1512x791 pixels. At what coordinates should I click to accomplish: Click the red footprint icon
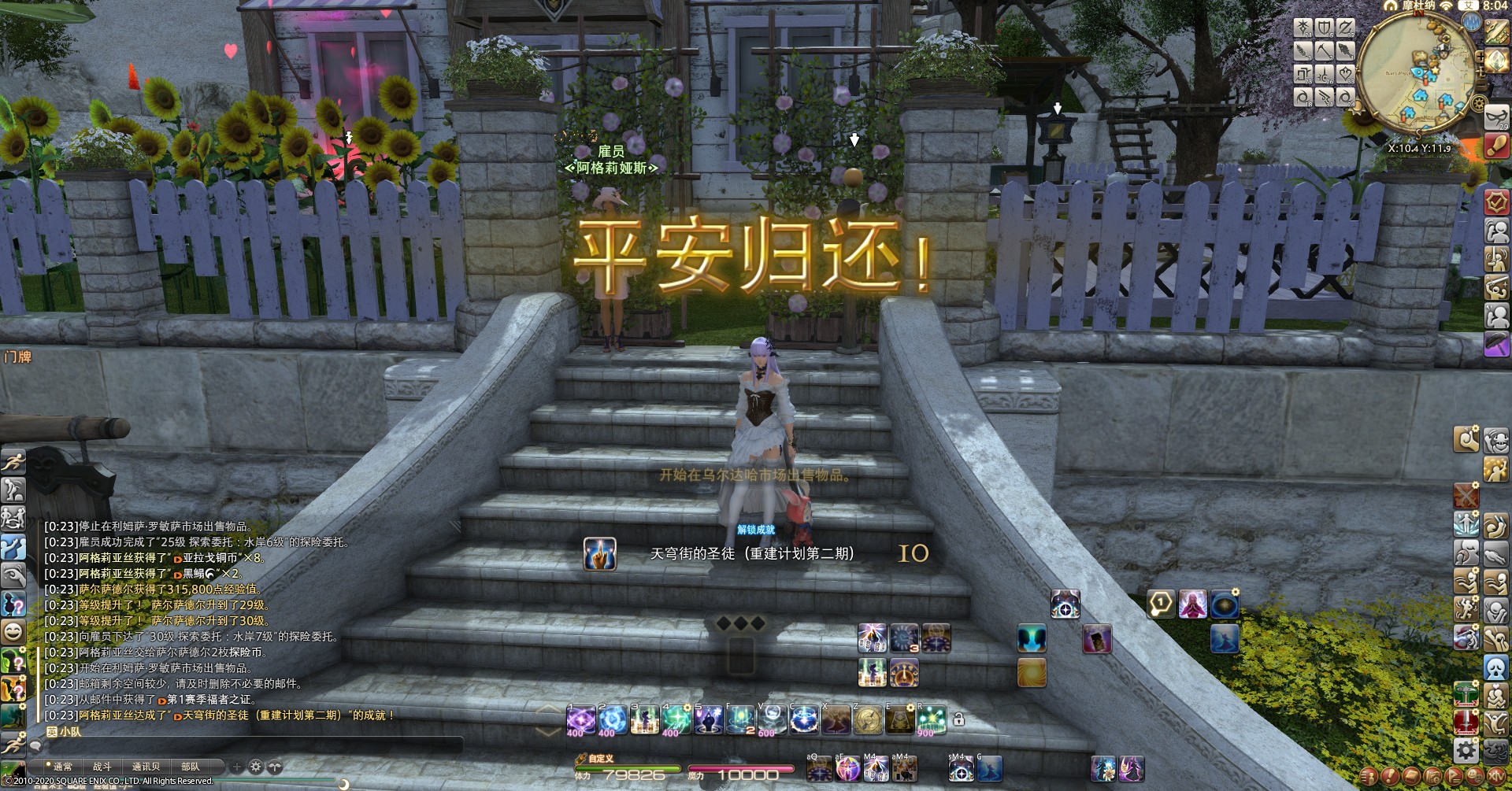[x=1496, y=145]
